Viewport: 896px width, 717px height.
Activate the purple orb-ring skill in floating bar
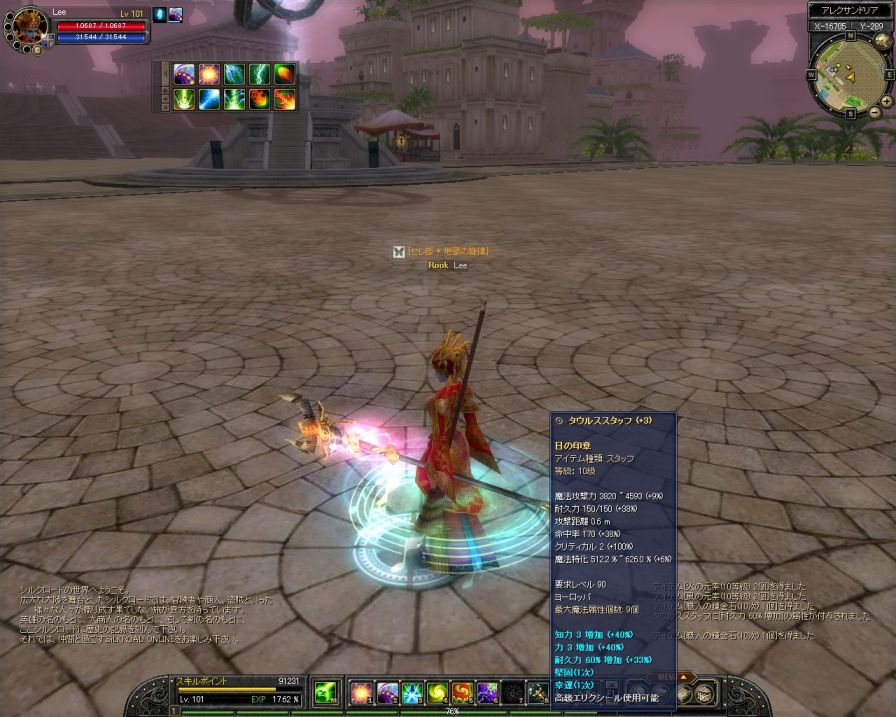(185, 74)
